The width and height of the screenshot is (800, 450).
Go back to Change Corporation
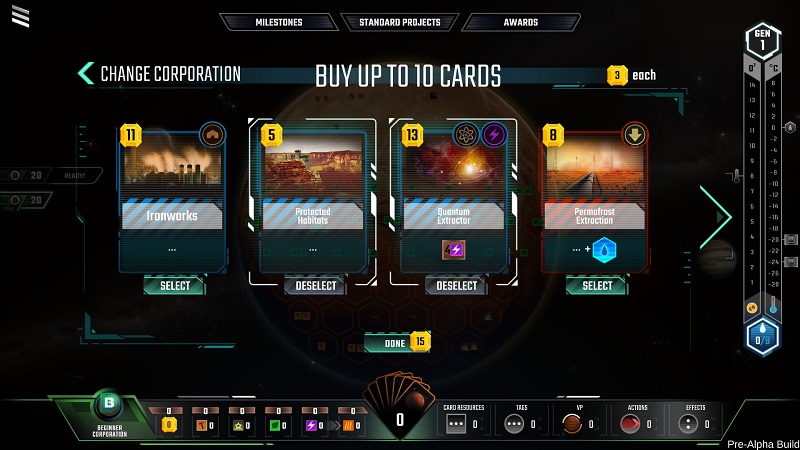tap(160, 74)
